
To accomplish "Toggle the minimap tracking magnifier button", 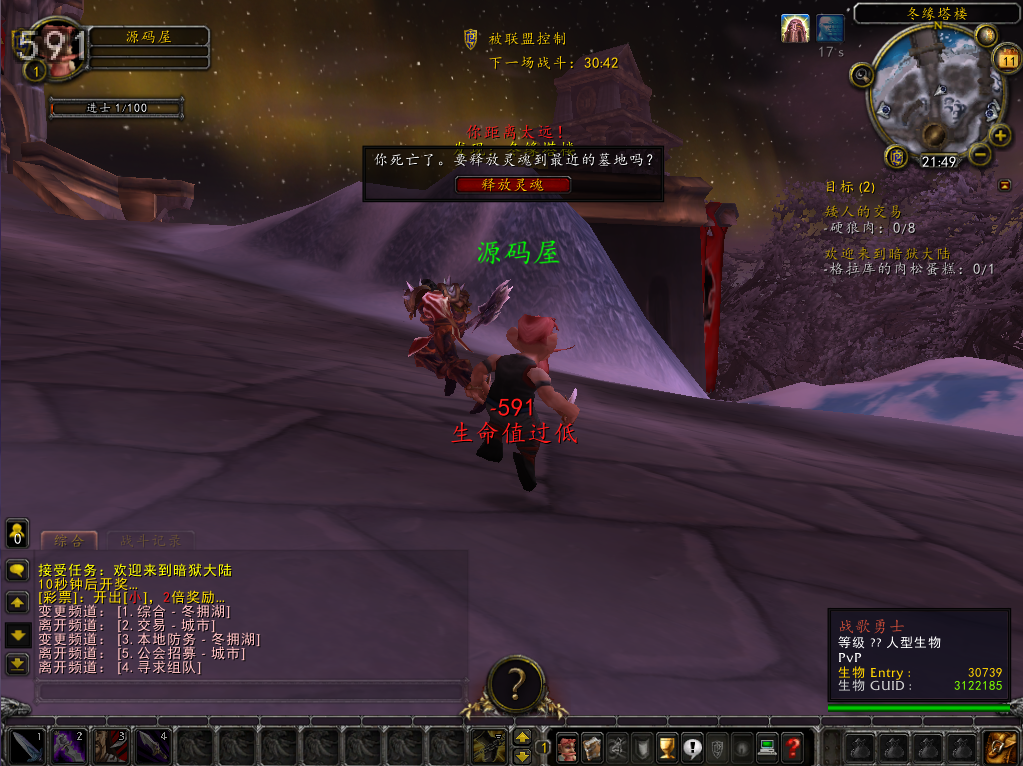I will click(x=862, y=75).
